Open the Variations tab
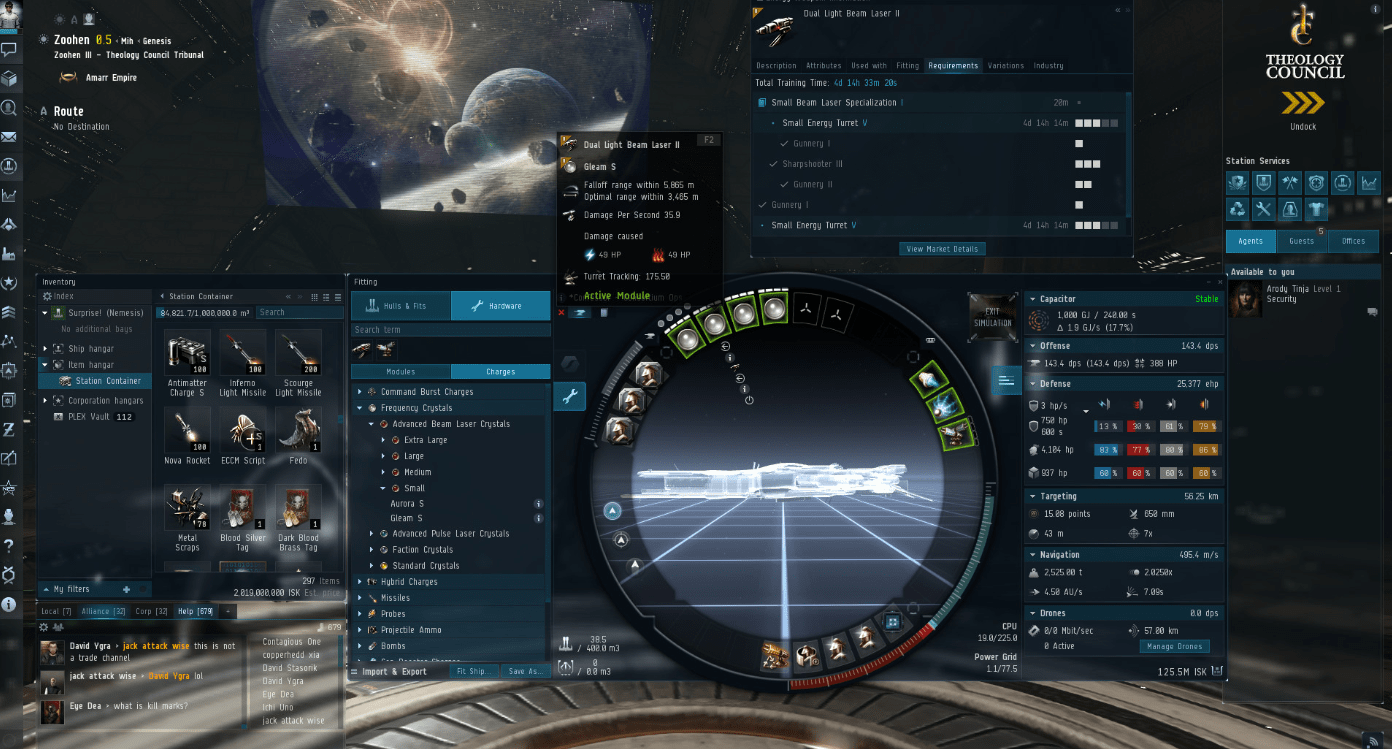Viewport: 1392px width, 749px height. [1005, 66]
